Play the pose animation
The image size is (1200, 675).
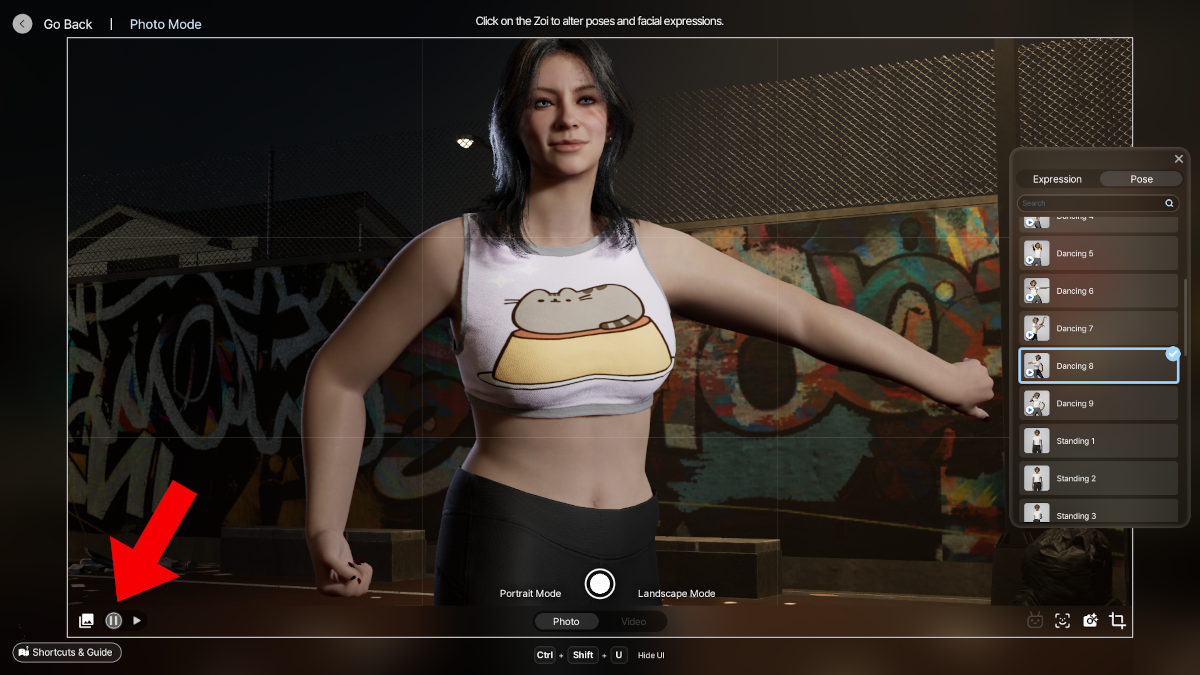pyautogui.click(x=137, y=621)
